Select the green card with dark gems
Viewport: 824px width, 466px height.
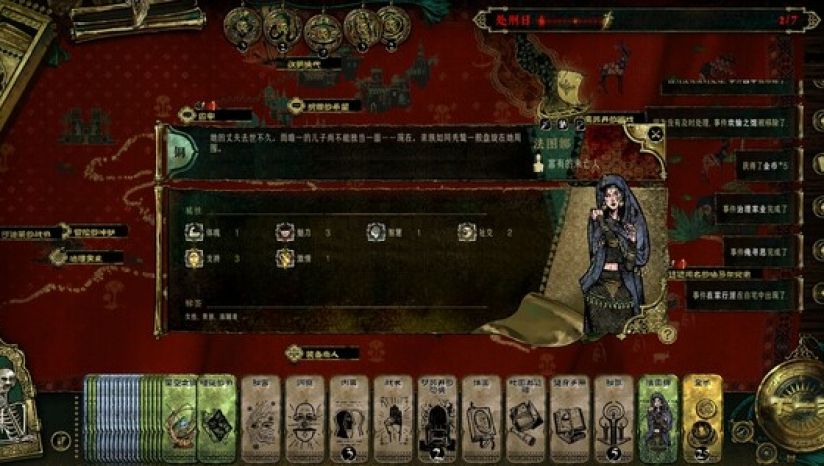pos(216,416)
